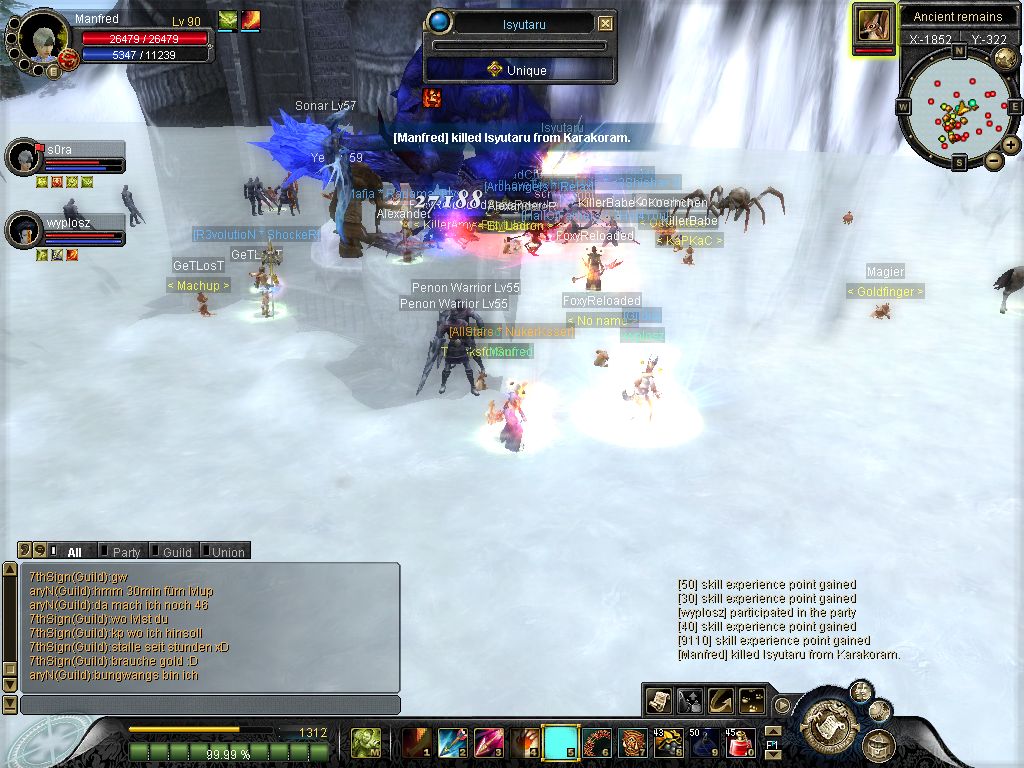The width and height of the screenshot is (1024, 768).
Task: Zoom out the minimap with minus button
Action: (993, 160)
